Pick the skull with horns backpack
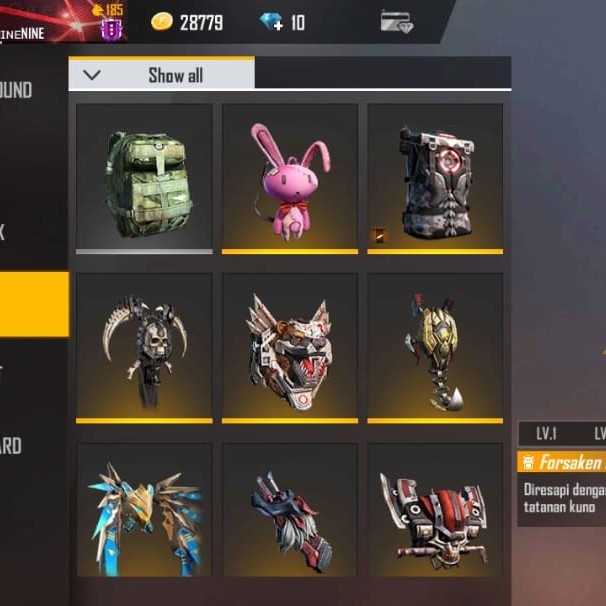Image resolution: width=606 pixels, height=606 pixels. 145,346
